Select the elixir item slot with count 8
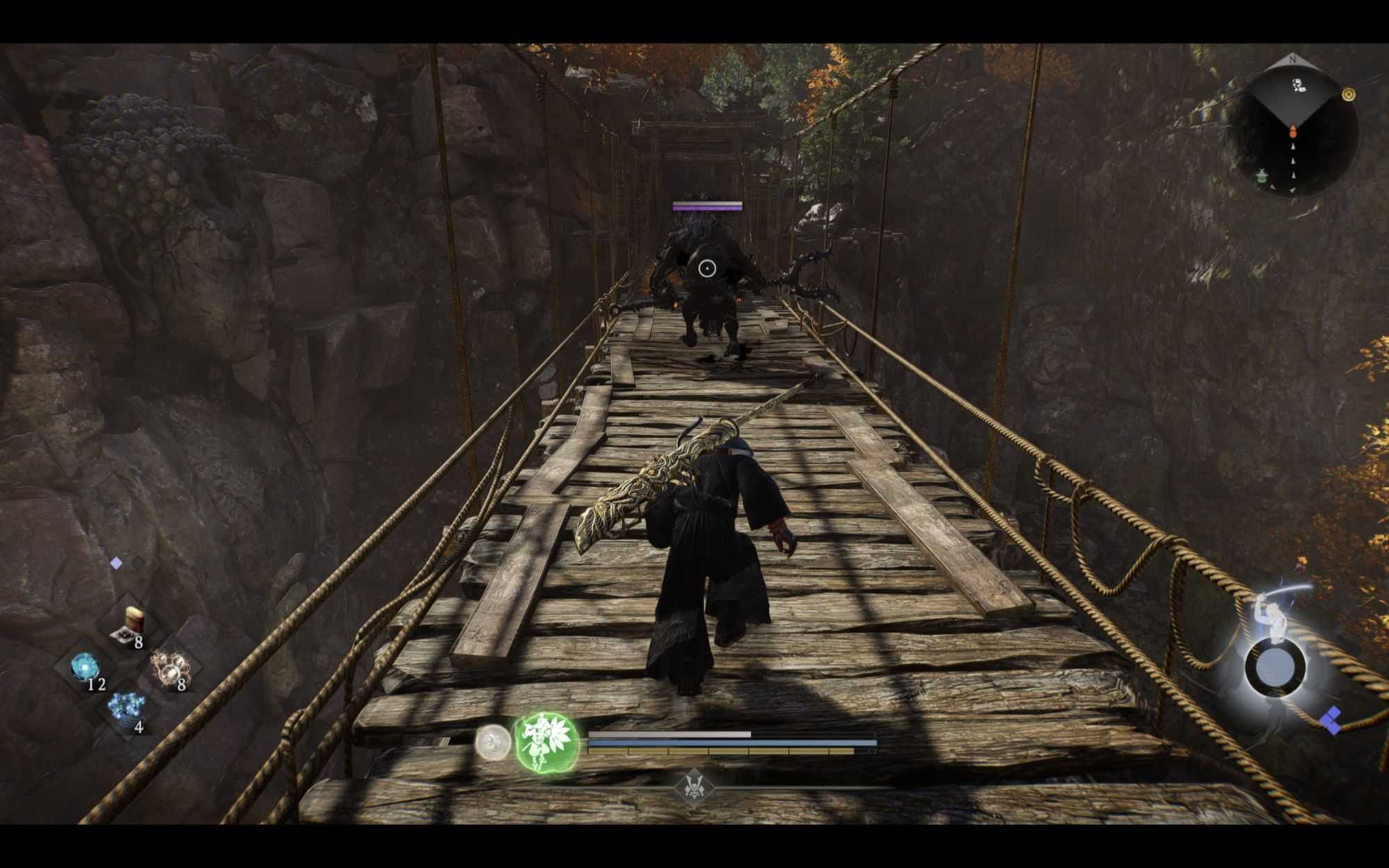The image size is (1389, 868). pos(130,623)
